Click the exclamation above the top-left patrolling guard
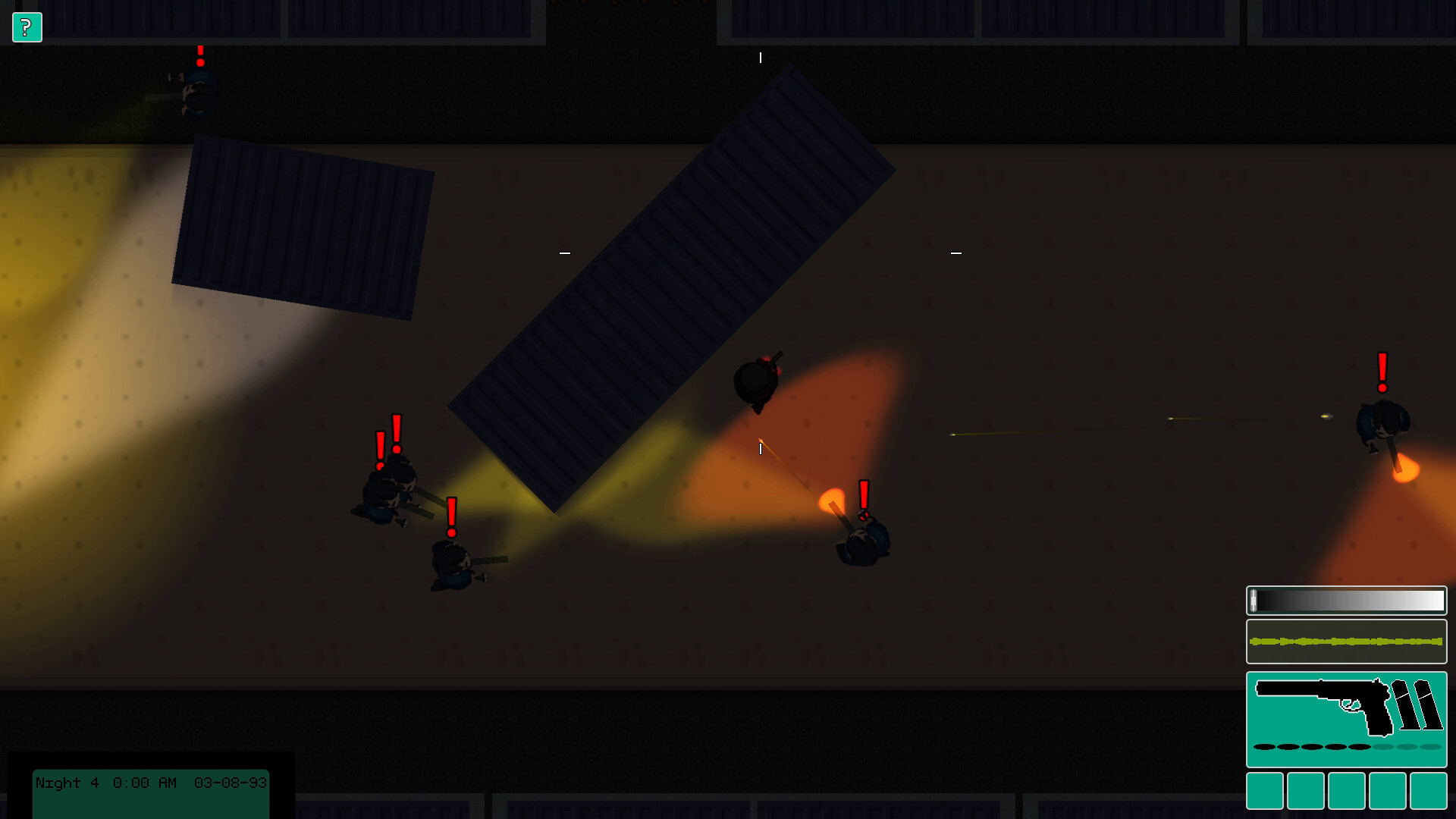1456x819 pixels. (x=200, y=55)
